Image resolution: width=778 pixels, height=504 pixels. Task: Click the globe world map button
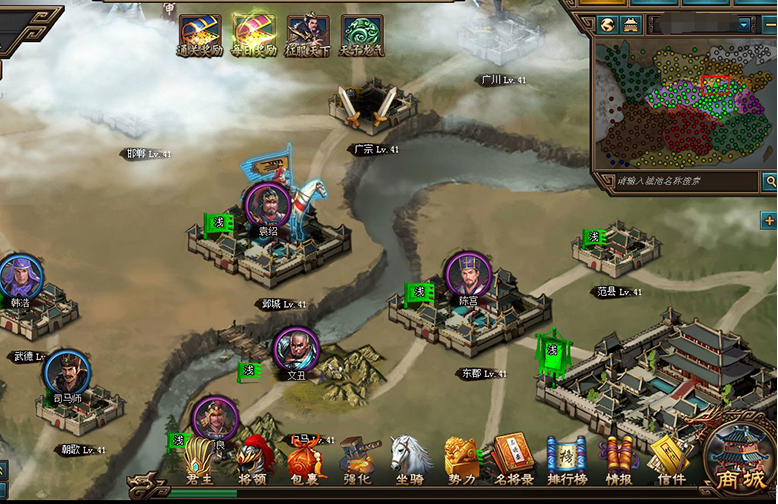pyautogui.click(x=608, y=24)
